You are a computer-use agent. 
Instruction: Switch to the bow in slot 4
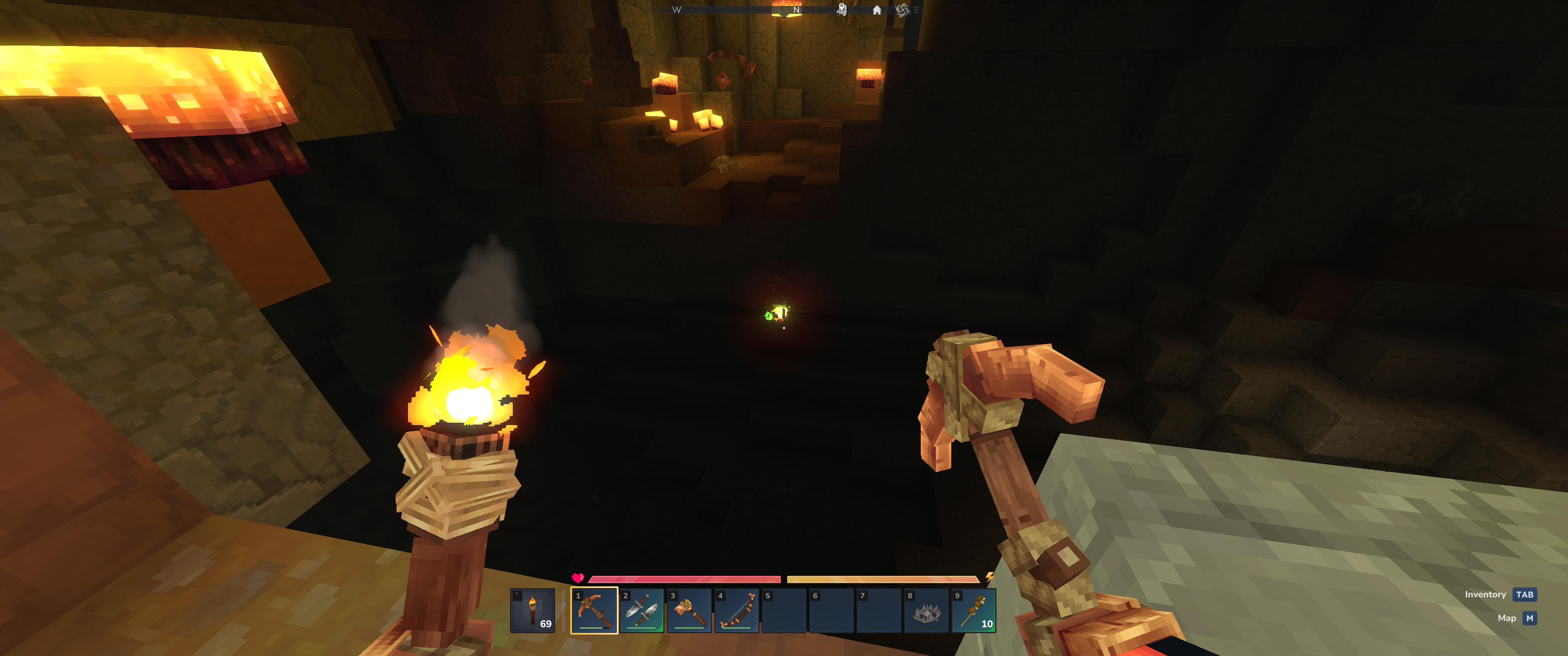pos(737,610)
